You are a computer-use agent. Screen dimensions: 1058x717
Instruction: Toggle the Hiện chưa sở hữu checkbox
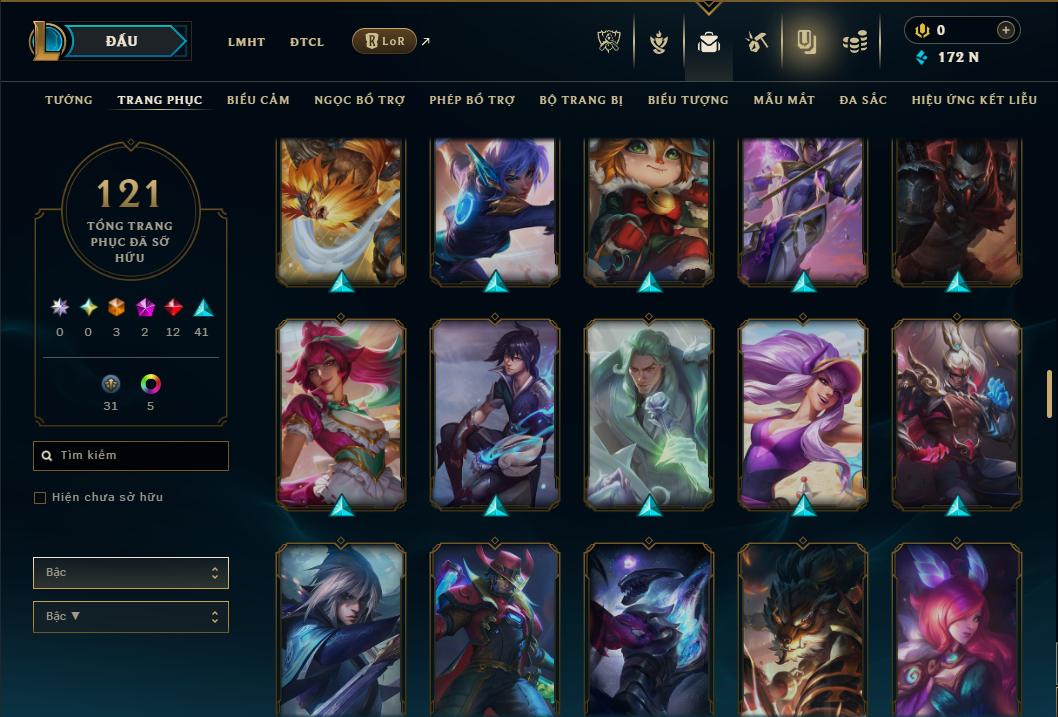click(40, 498)
